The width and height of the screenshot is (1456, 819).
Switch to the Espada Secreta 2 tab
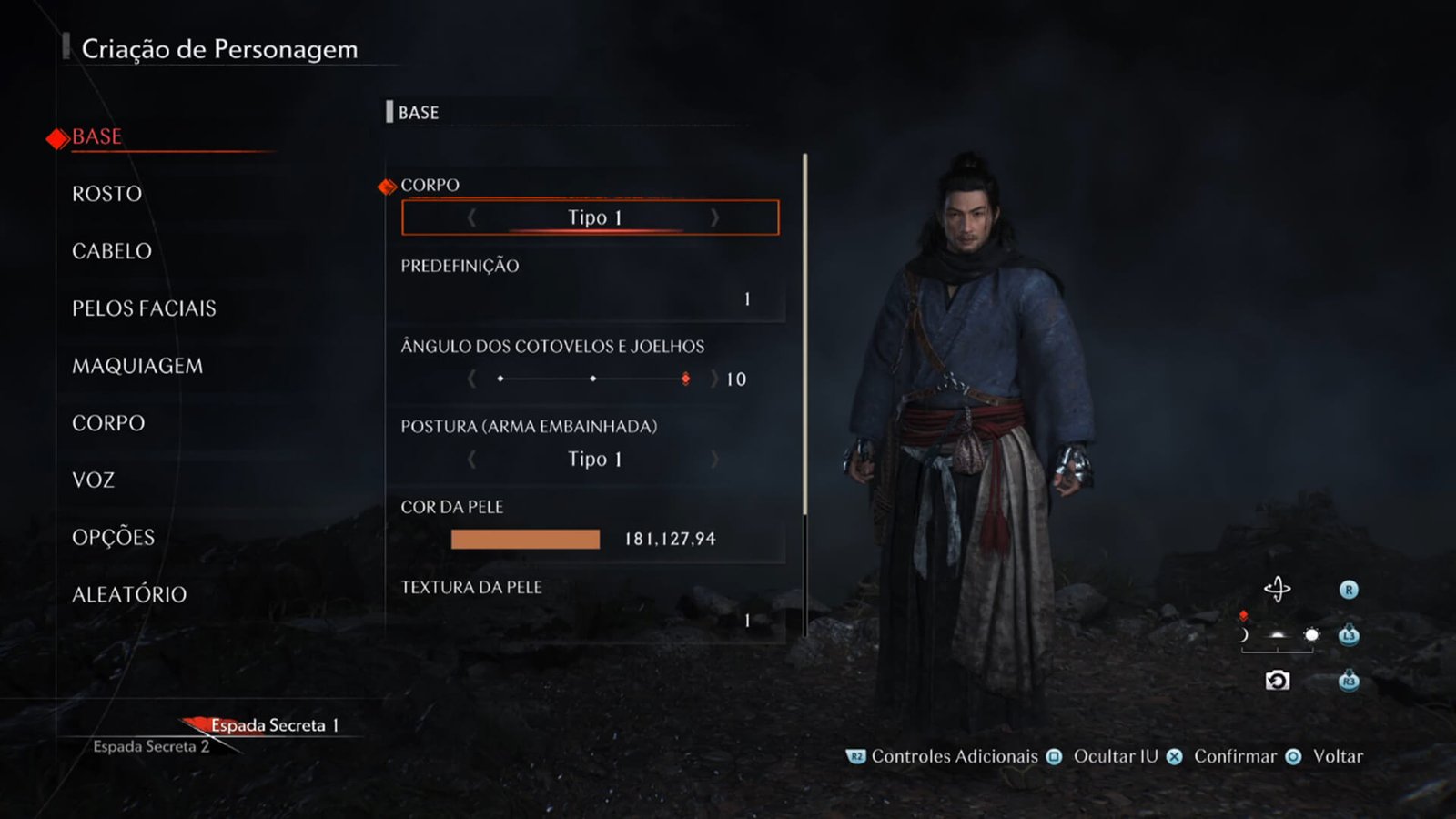click(x=151, y=747)
